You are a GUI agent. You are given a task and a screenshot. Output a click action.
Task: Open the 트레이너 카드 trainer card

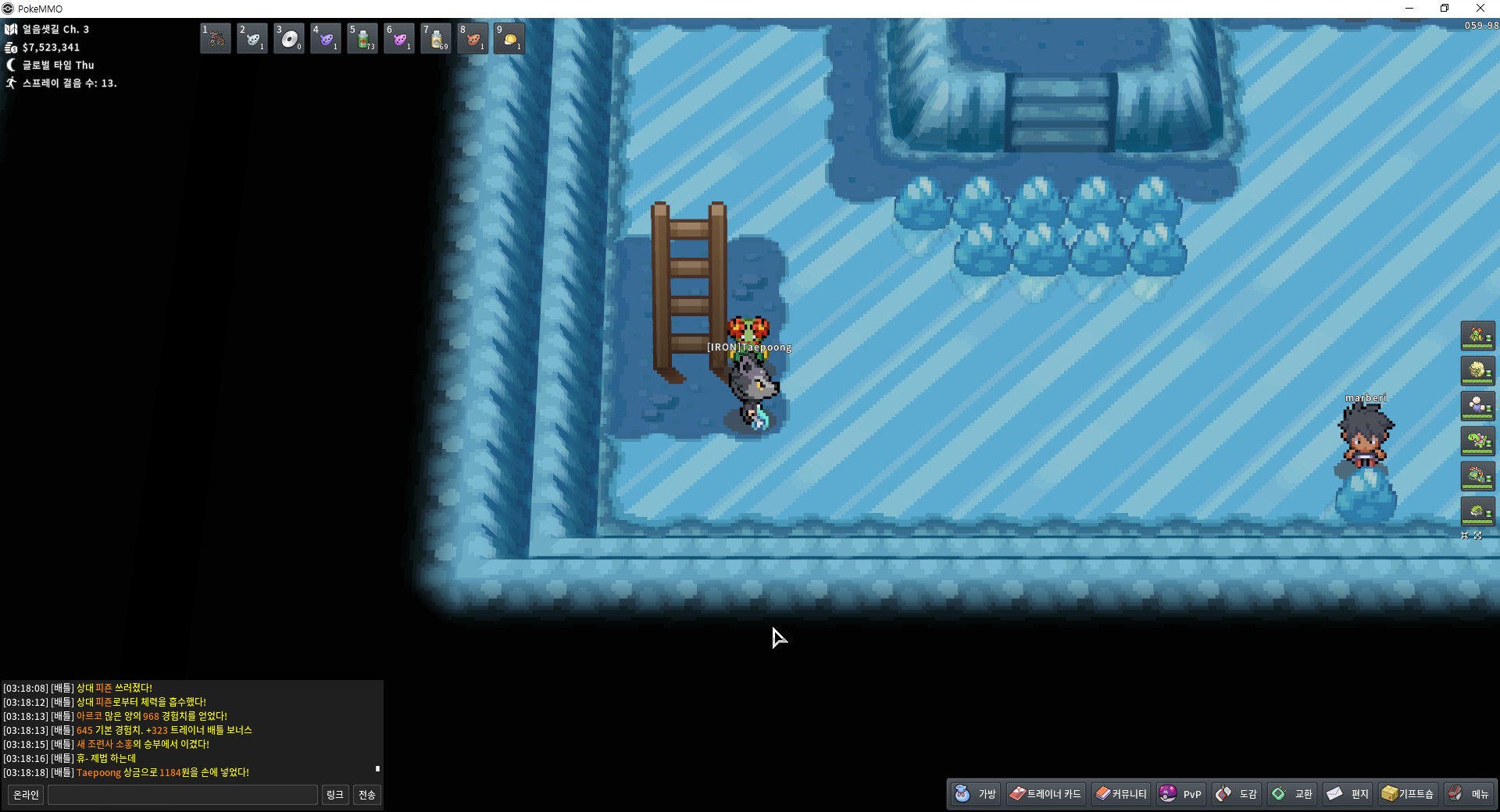(1045, 794)
